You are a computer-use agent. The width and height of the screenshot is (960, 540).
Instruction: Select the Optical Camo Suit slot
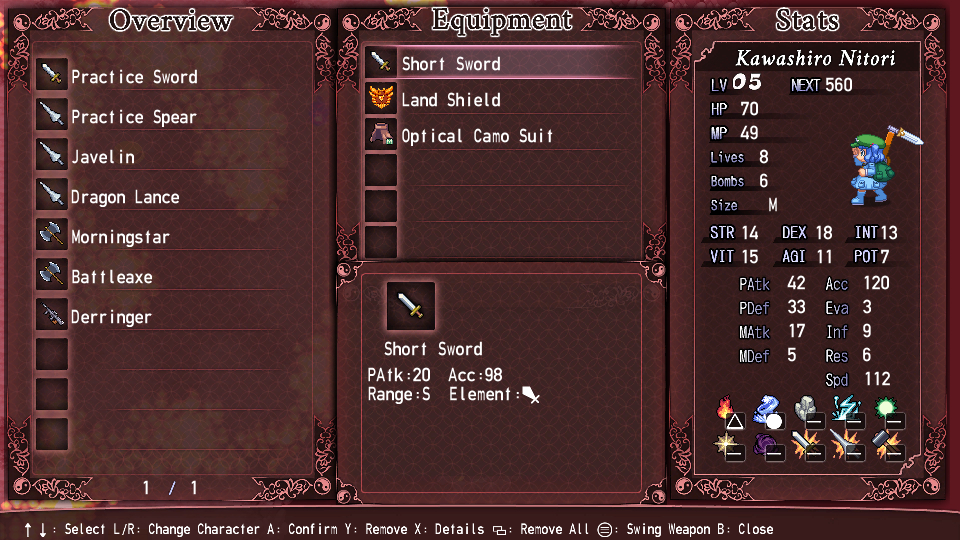click(x=477, y=136)
